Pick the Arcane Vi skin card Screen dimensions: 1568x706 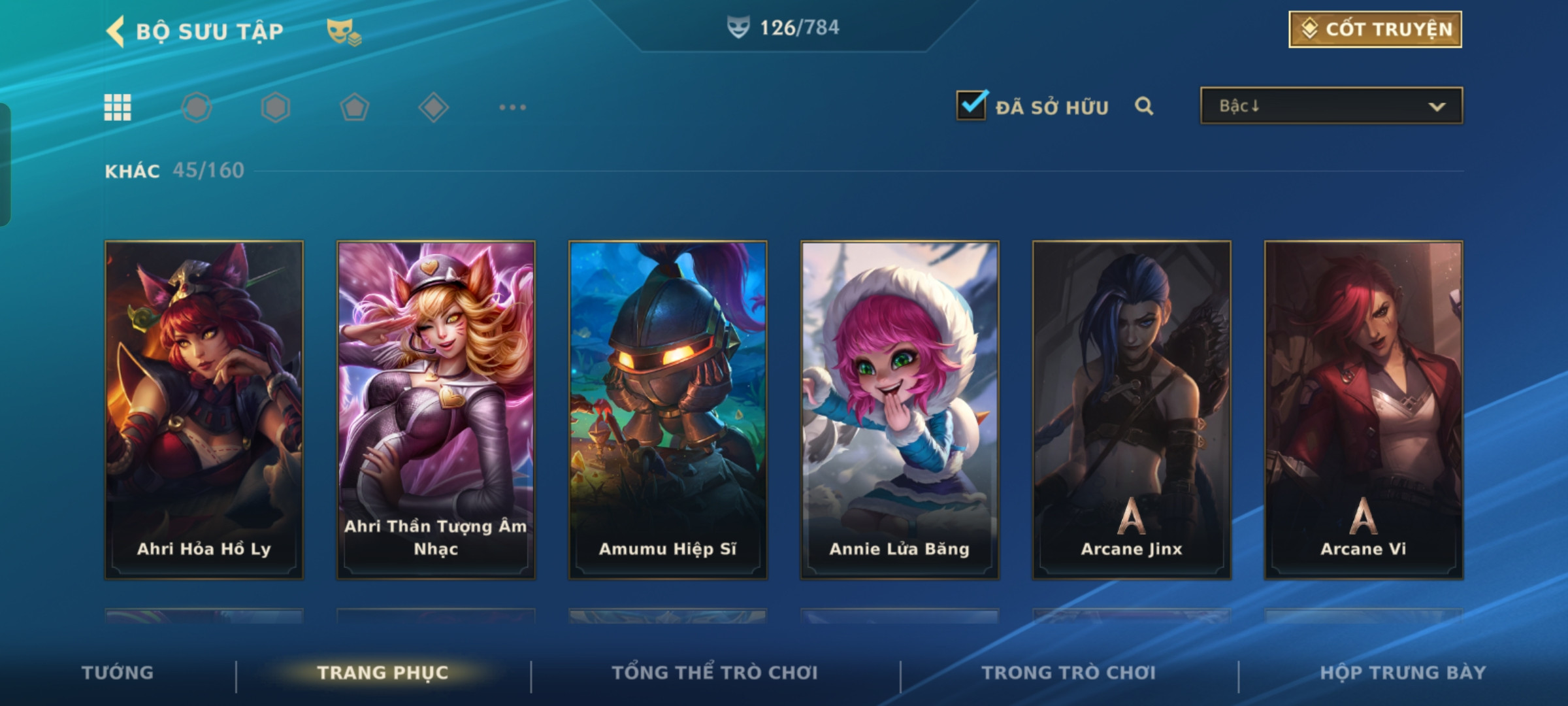(1364, 410)
